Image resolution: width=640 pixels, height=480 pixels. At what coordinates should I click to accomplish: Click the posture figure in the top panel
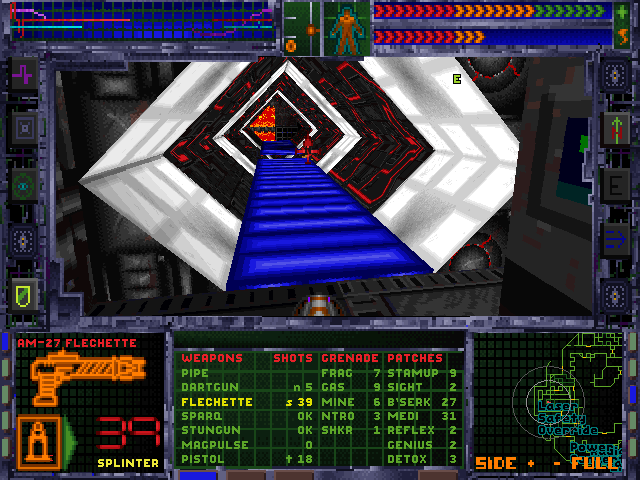[347, 28]
